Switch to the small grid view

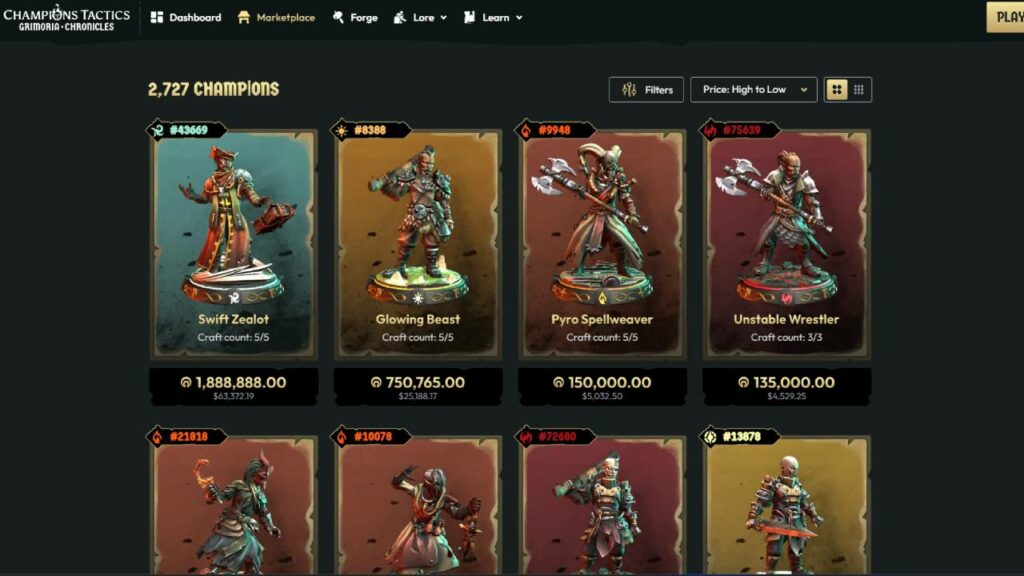(x=859, y=90)
